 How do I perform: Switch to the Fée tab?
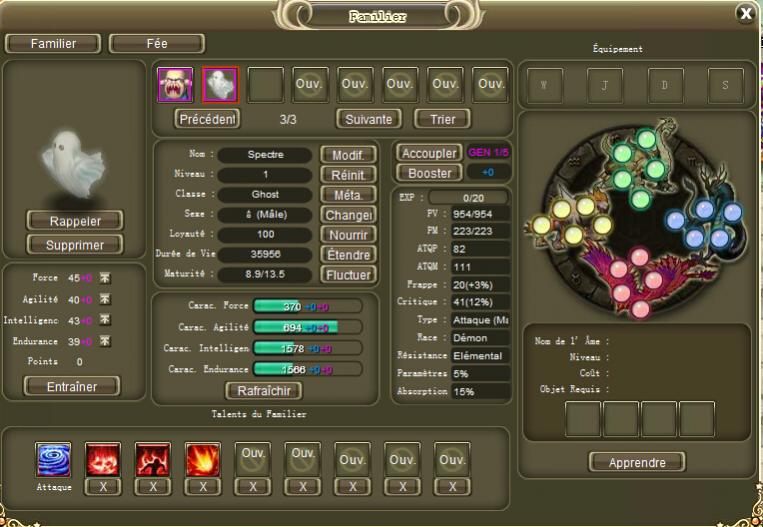click(156, 44)
